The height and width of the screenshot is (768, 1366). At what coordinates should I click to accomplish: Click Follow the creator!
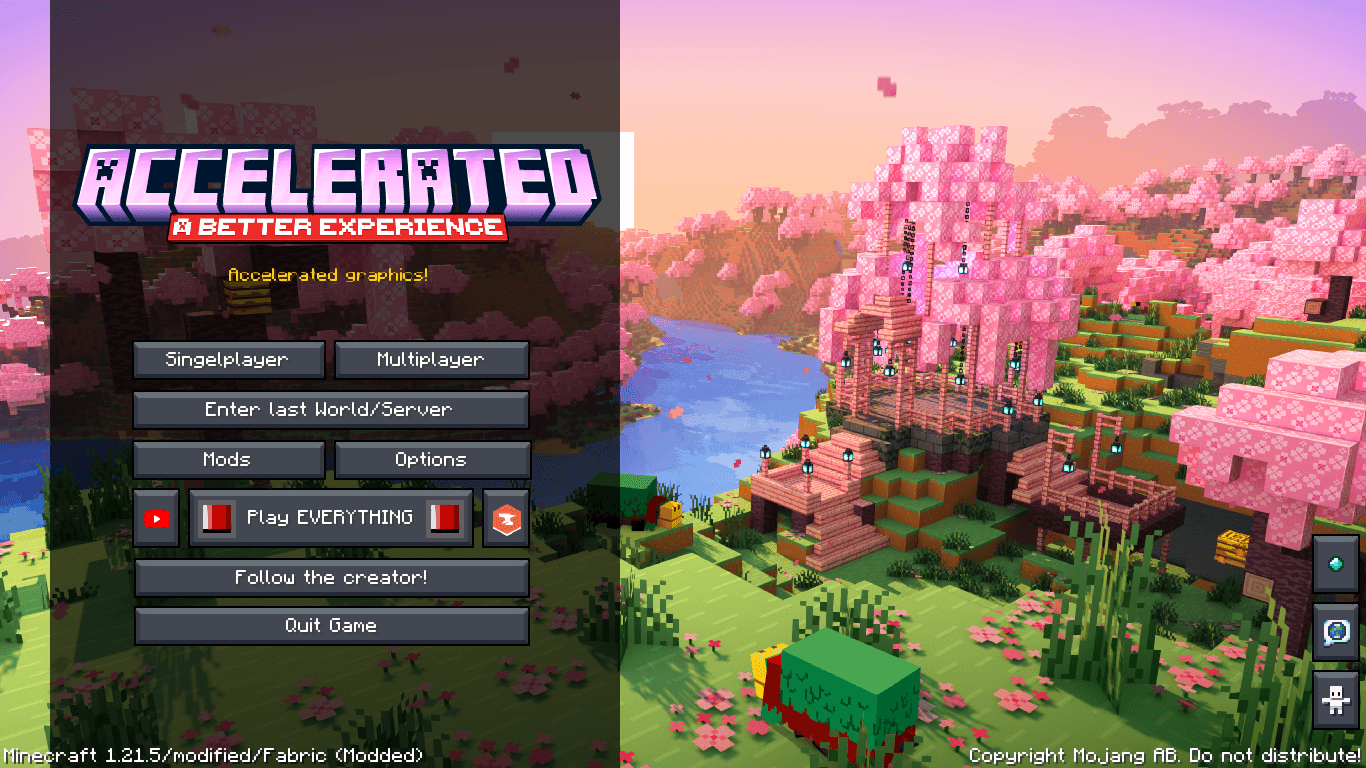[332, 577]
